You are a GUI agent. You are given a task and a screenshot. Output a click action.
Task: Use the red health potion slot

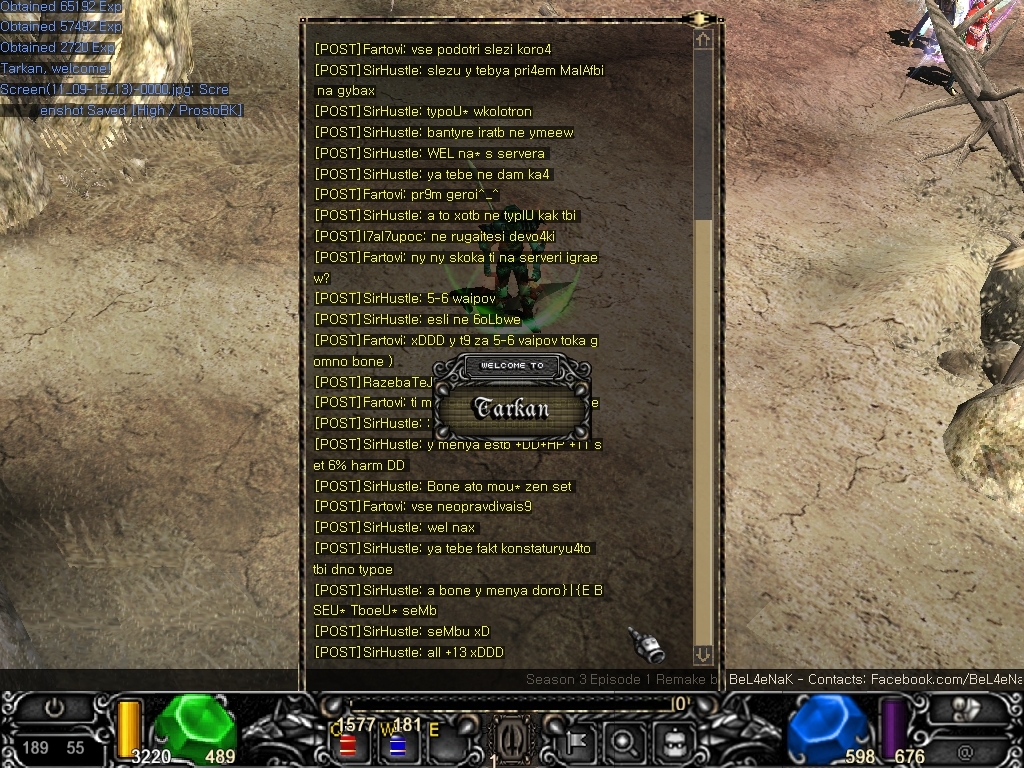click(350, 746)
